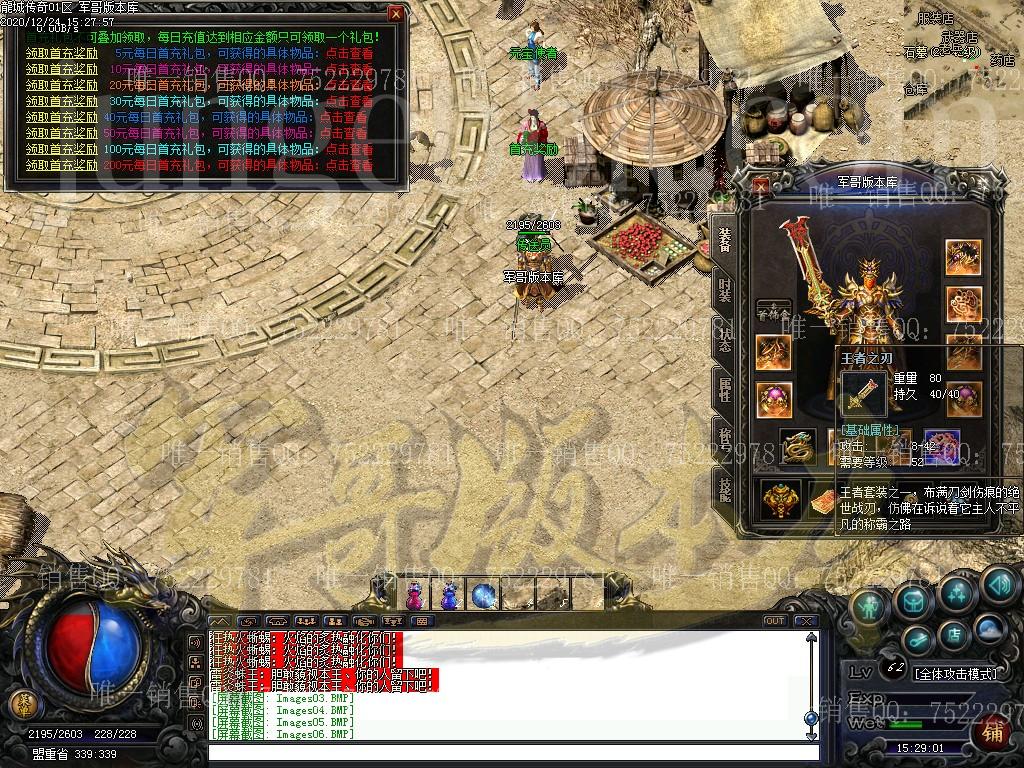1024x768 pixels.
Task: Toggle the 全体攻击模式 attack mode label
Action: pos(956,673)
